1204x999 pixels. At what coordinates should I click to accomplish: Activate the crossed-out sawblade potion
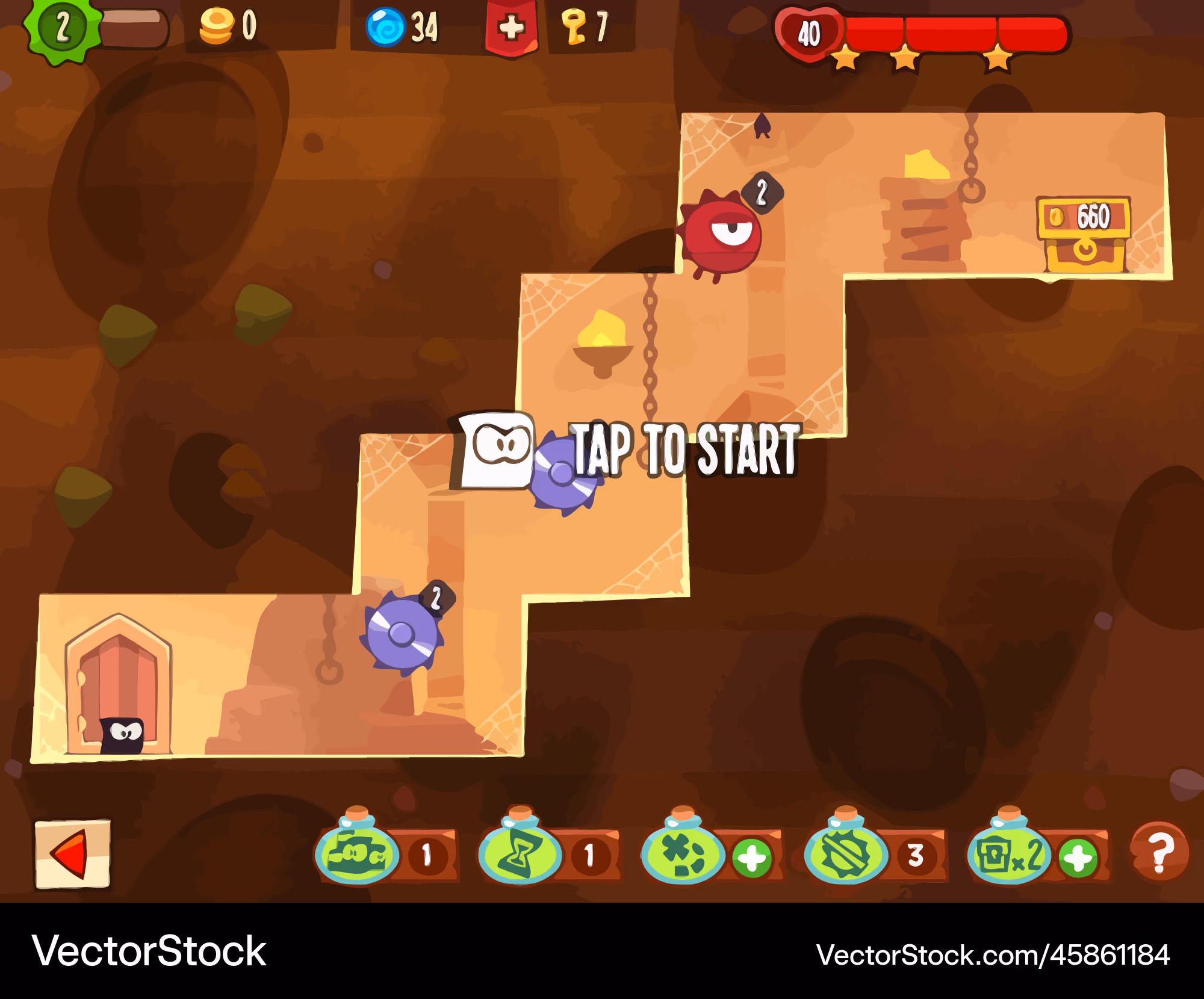(x=846, y=850)
